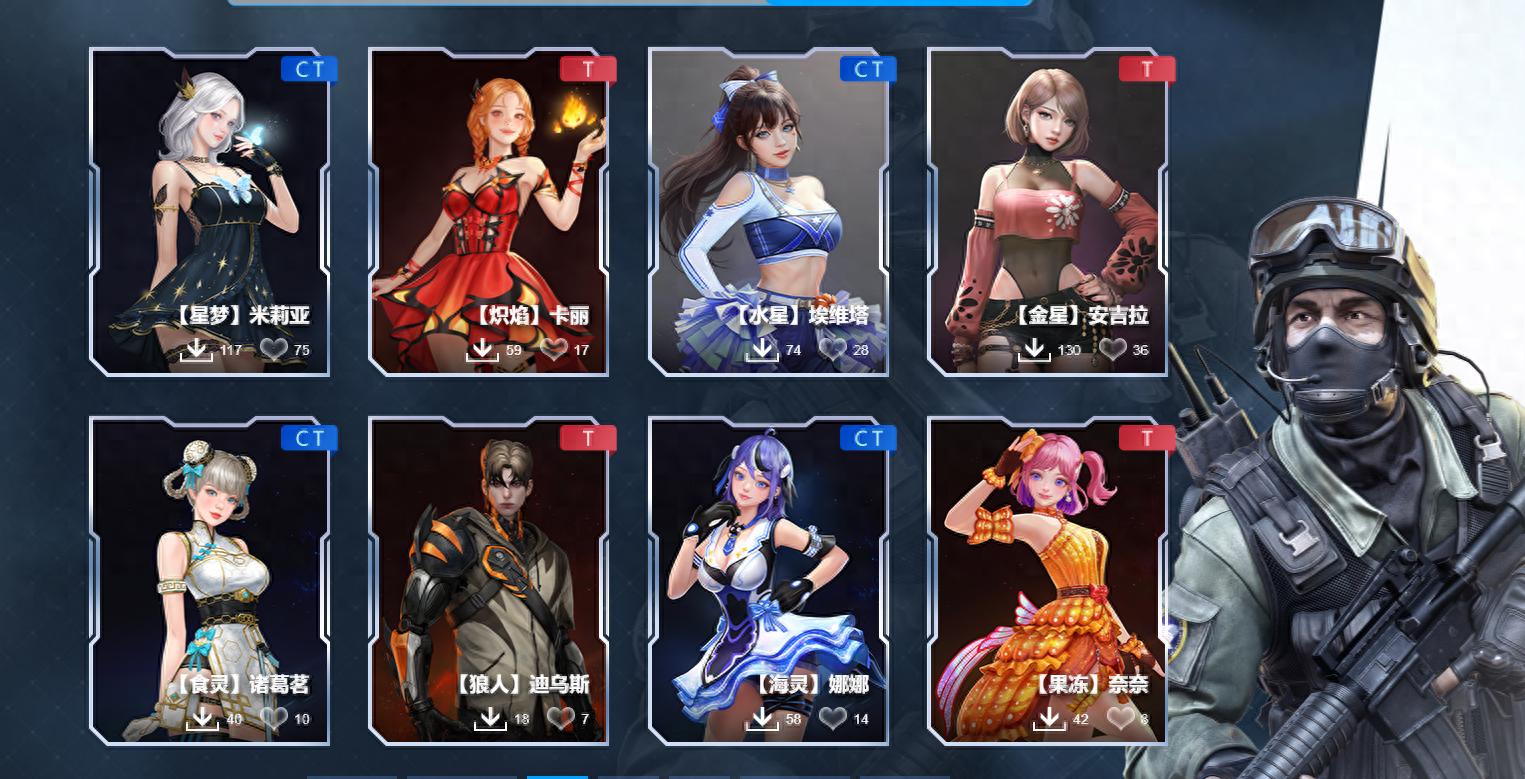This screenshot has width=1525, height=779.
Task: Download the 【炽焰】卡丽 skin
Action: (482, 350)
